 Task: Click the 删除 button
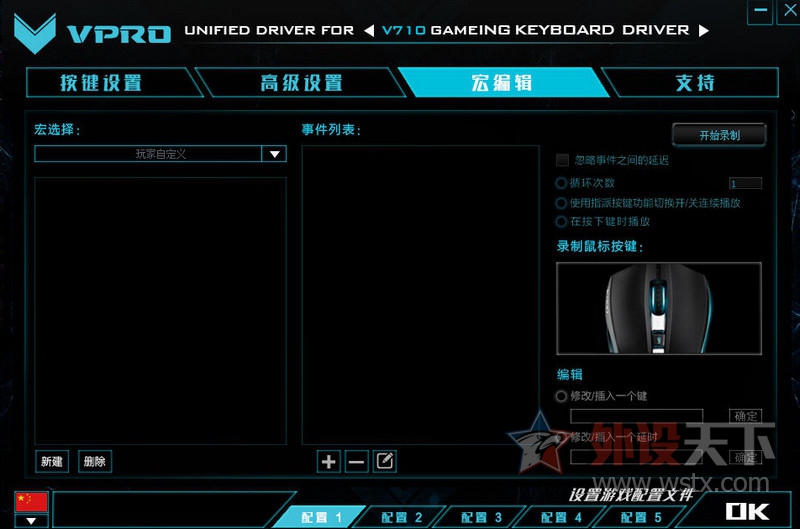[x=95, y=461]
